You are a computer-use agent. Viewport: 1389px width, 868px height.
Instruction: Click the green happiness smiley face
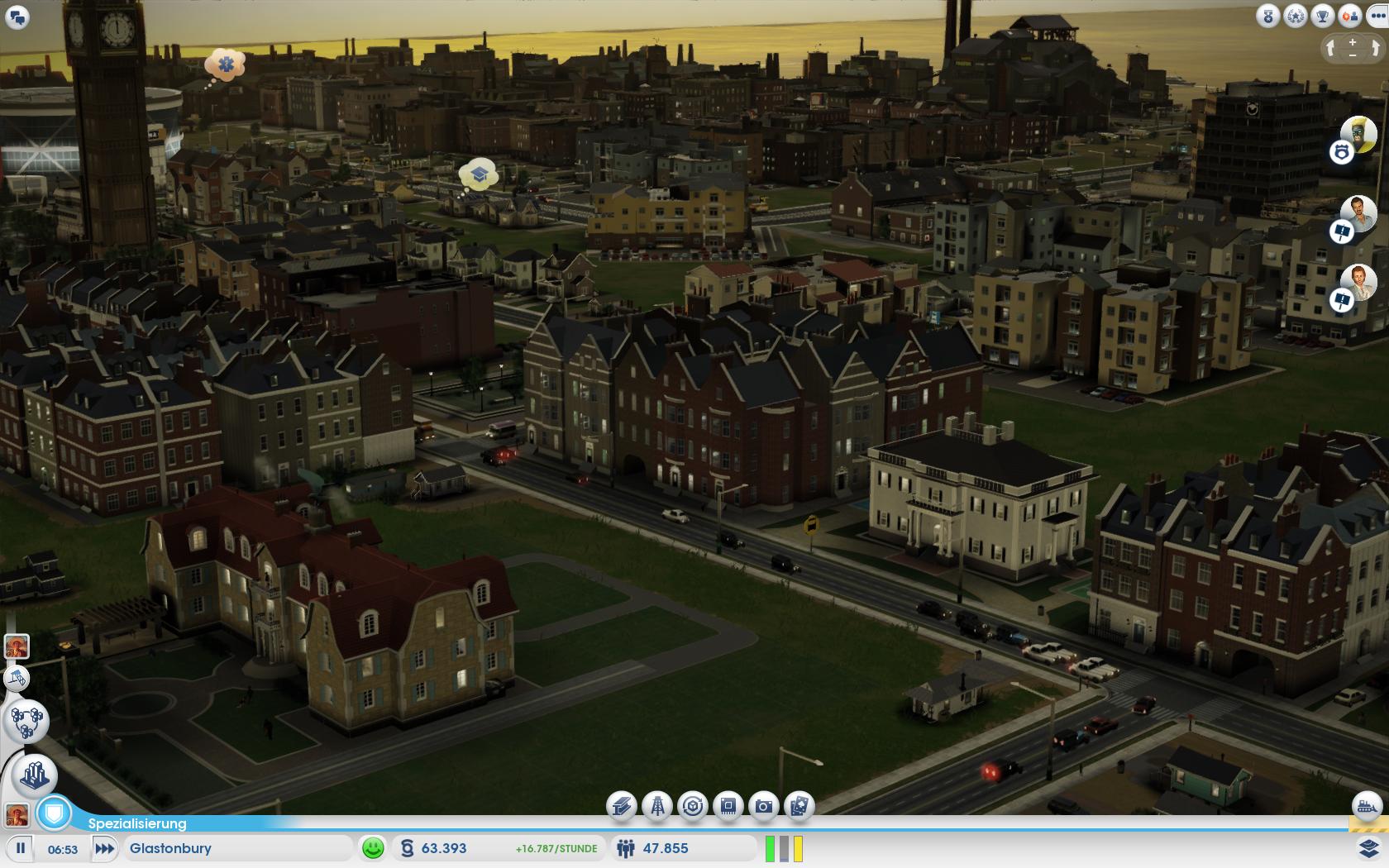pos(373,848)
